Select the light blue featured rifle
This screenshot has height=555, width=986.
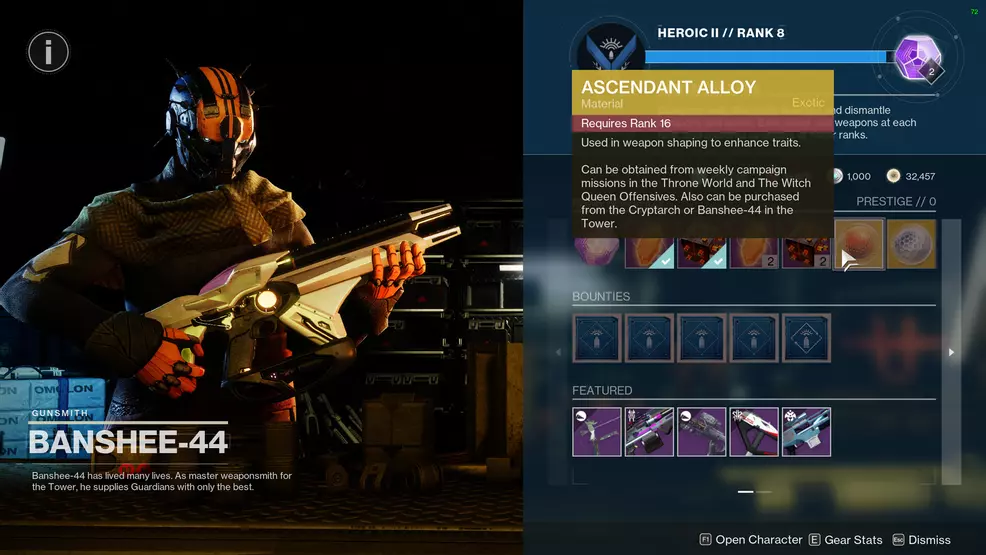click(805, 431)
